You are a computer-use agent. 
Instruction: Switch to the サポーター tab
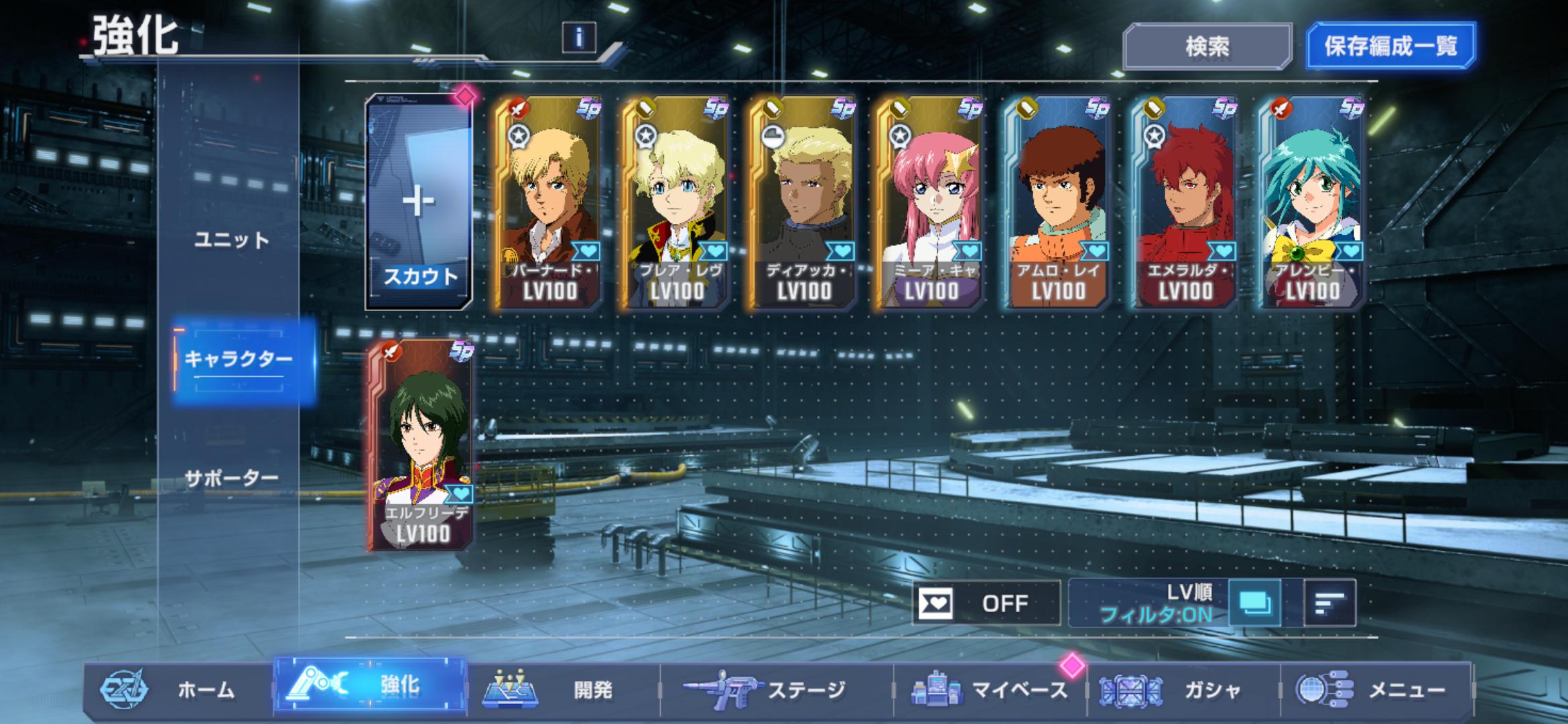pyautogui.click(x=231, y=478)
